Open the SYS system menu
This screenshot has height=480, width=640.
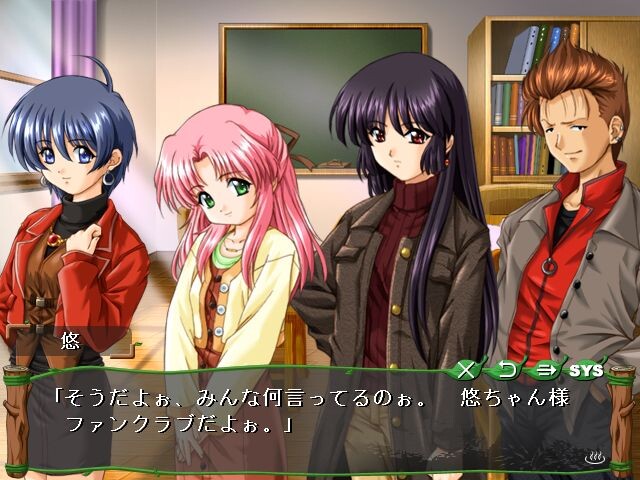588,370
